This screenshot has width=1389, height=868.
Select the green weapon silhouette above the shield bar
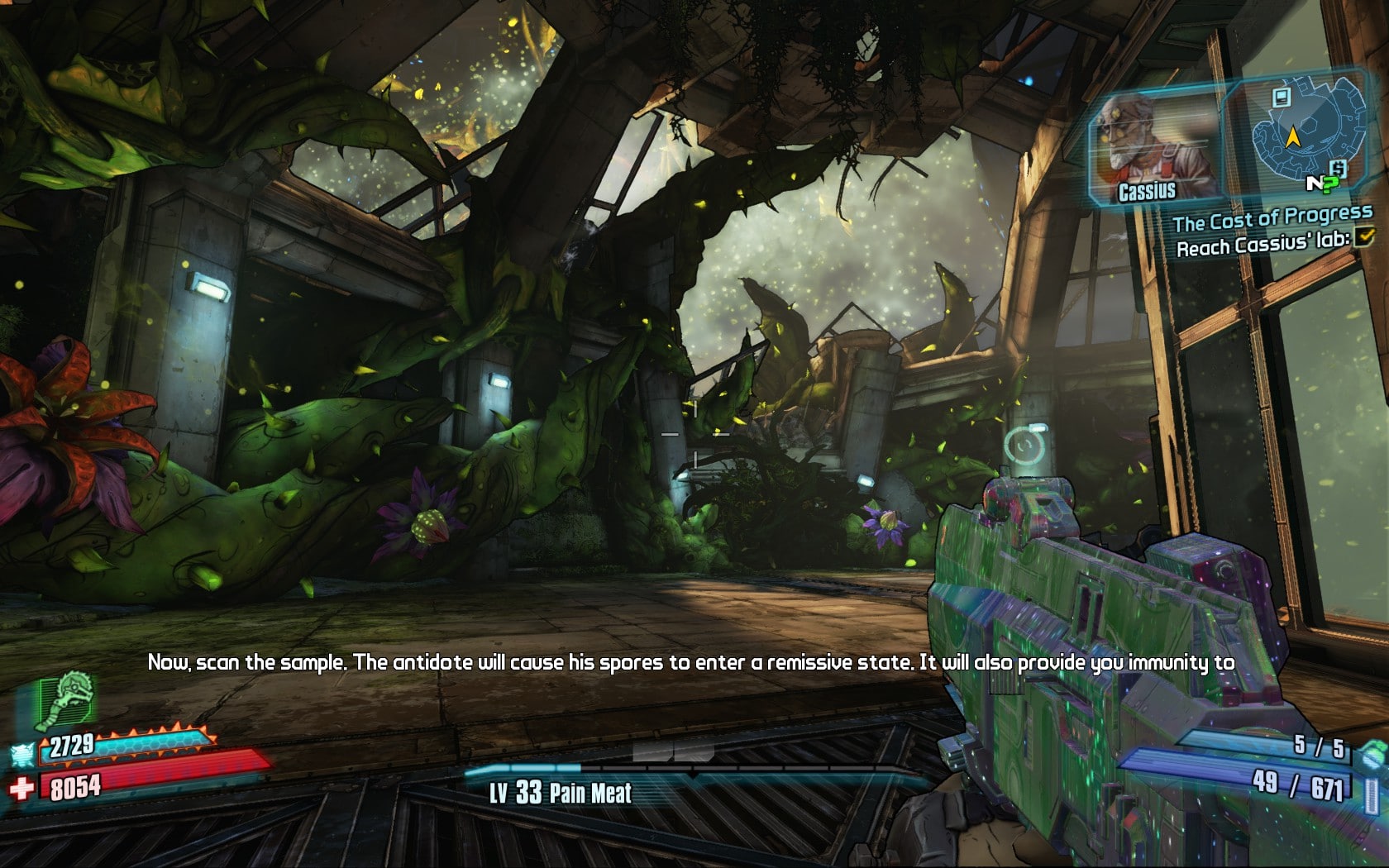63,699
